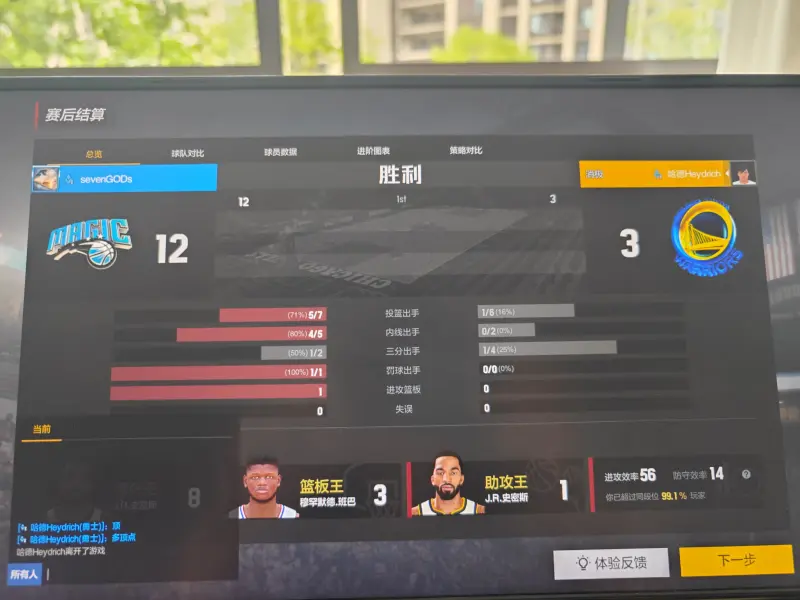
Task: Open the 所有人 chat channel selector
Action: click(24, 575)
